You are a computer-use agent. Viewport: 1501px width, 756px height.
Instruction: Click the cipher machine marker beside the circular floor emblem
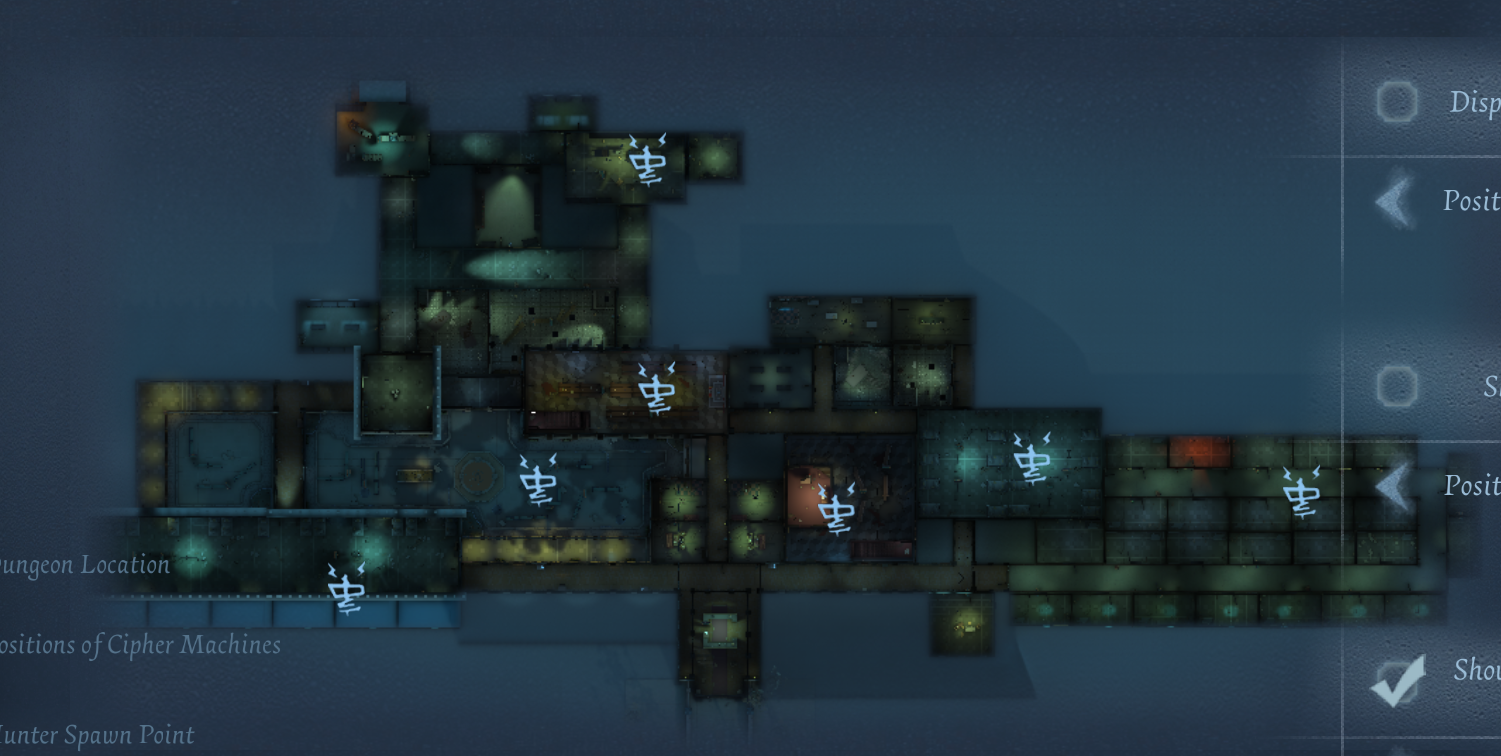pyautogui.click(x=539, y=480)
